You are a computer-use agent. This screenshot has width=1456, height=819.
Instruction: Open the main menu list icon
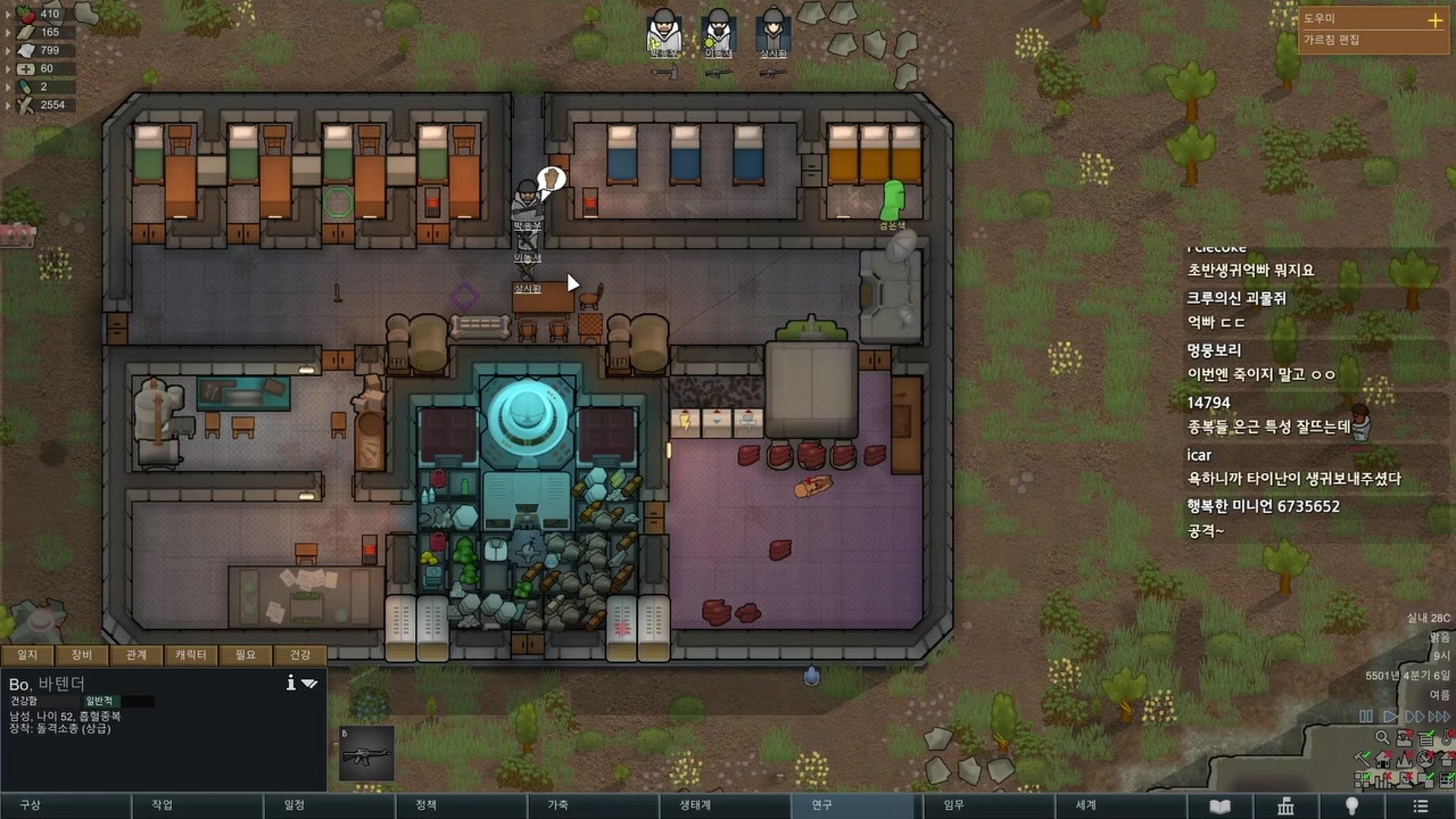1420,806
